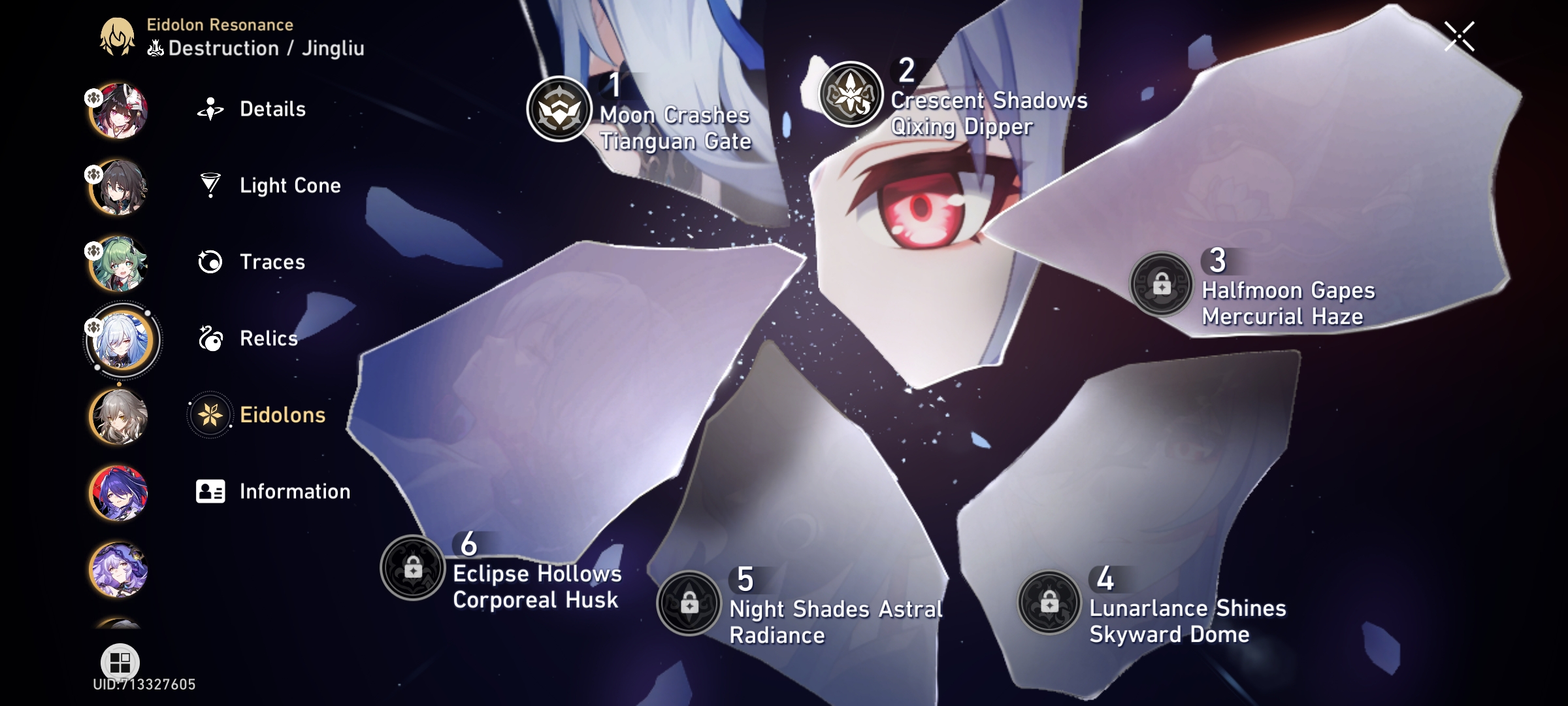Choose the green-haired character portrait

click(118, 263)
